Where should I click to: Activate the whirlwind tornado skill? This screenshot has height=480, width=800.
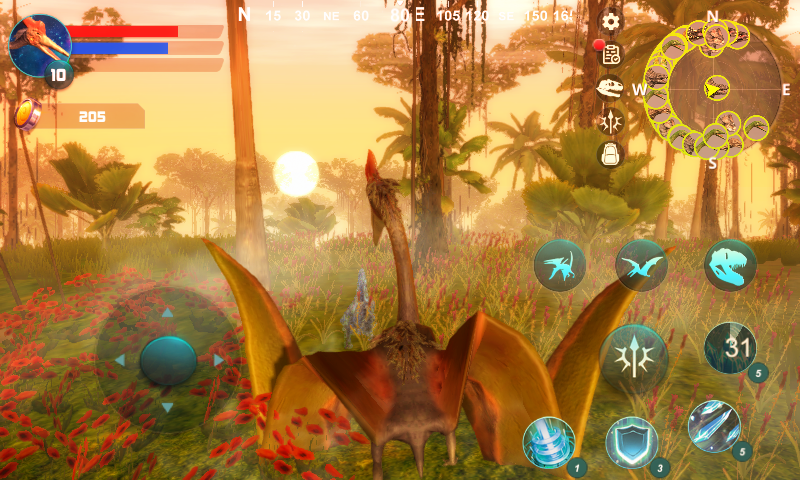549,442
